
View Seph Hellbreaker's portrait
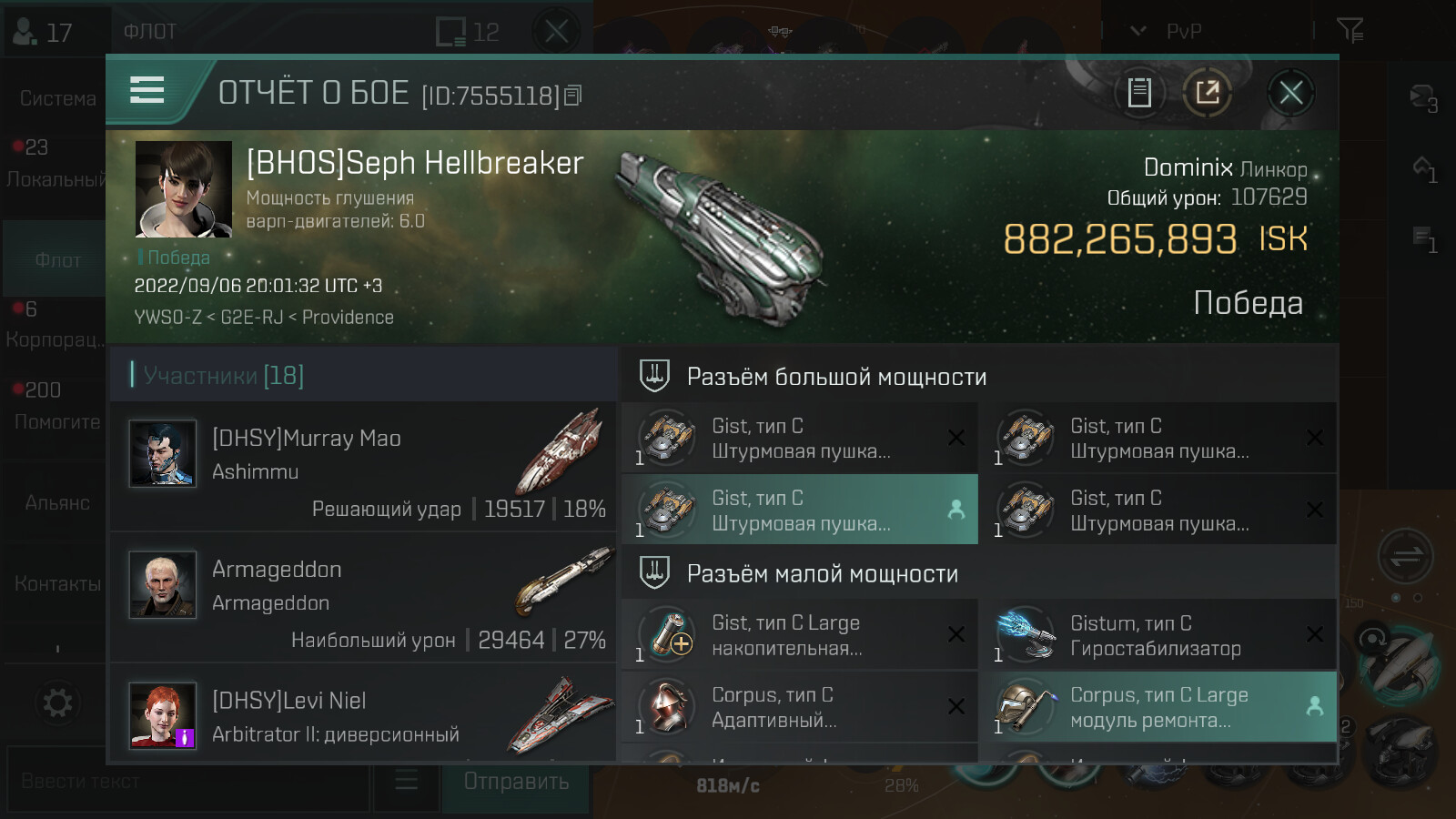[x=183, y=189]
